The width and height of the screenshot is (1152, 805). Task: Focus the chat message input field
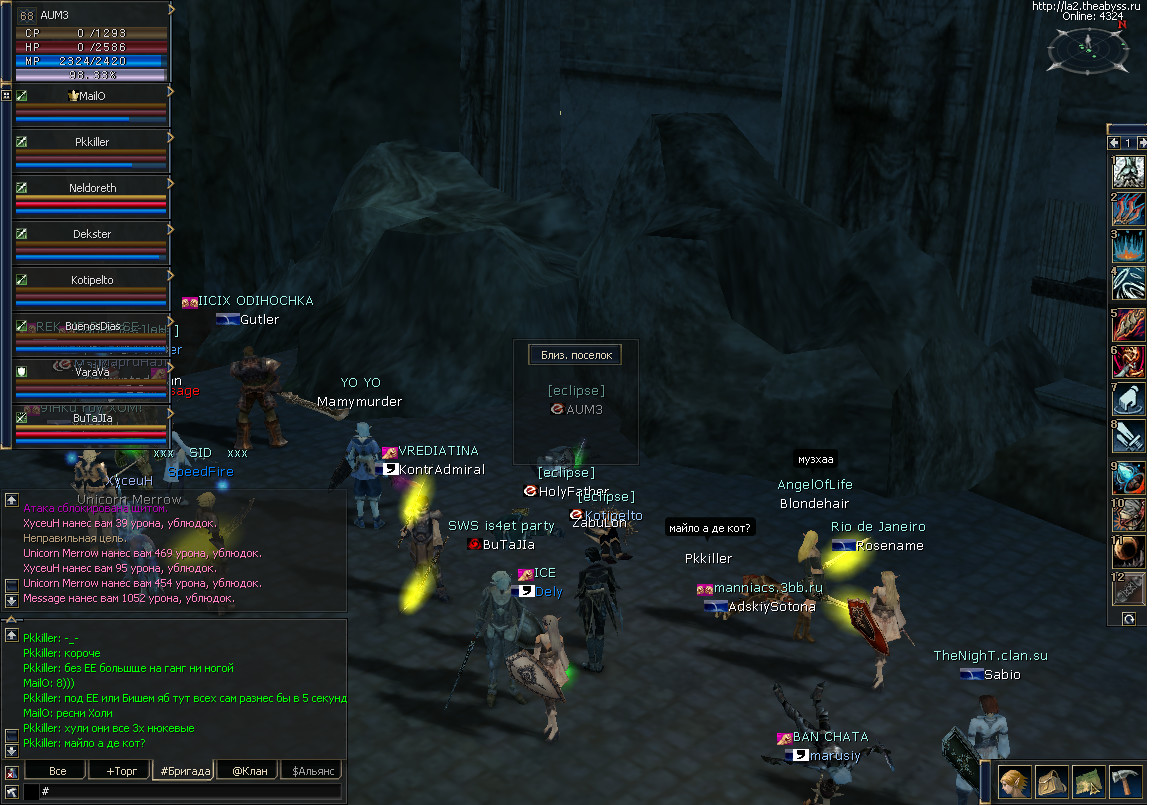pyautogui.click(x=190, y=791)
